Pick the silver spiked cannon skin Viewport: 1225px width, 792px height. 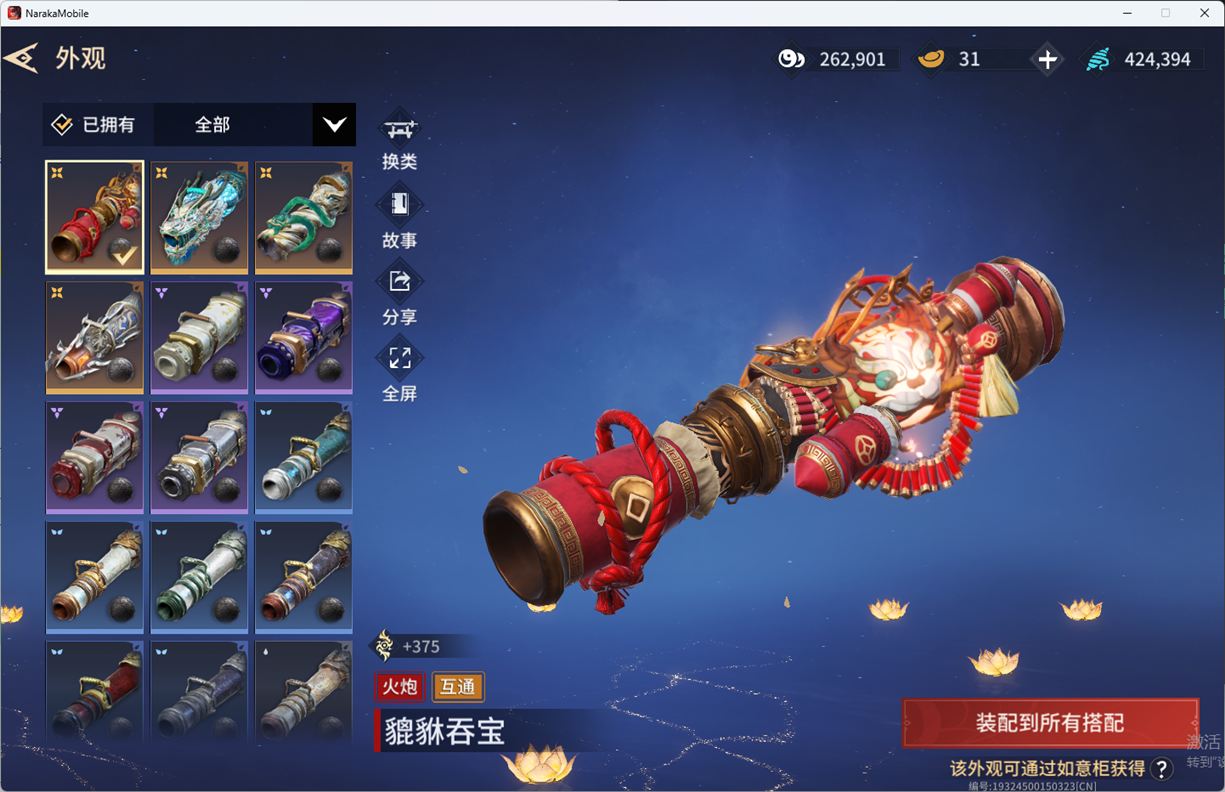(x=95, y=337)
